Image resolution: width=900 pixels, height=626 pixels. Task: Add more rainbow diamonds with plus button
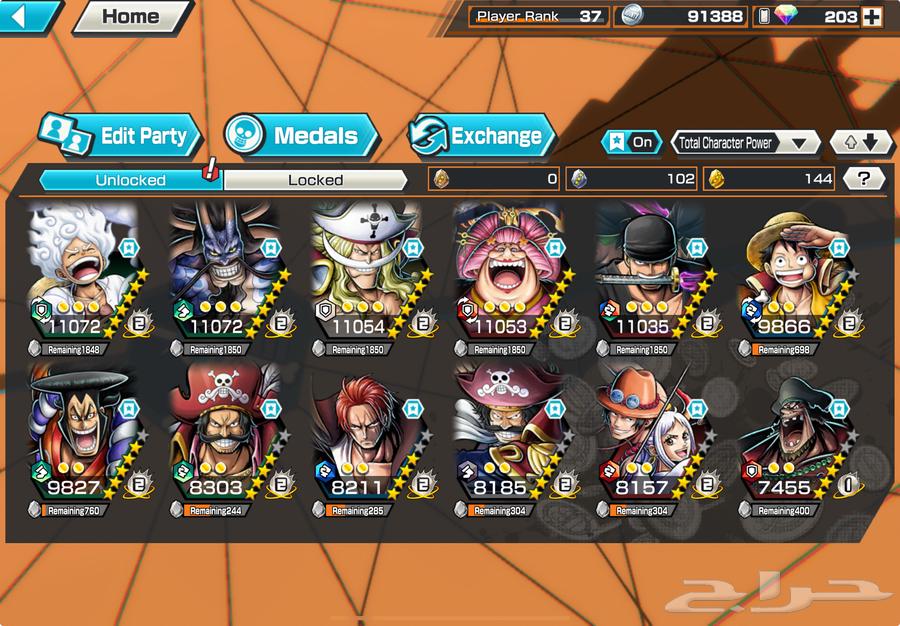(872, 16)
